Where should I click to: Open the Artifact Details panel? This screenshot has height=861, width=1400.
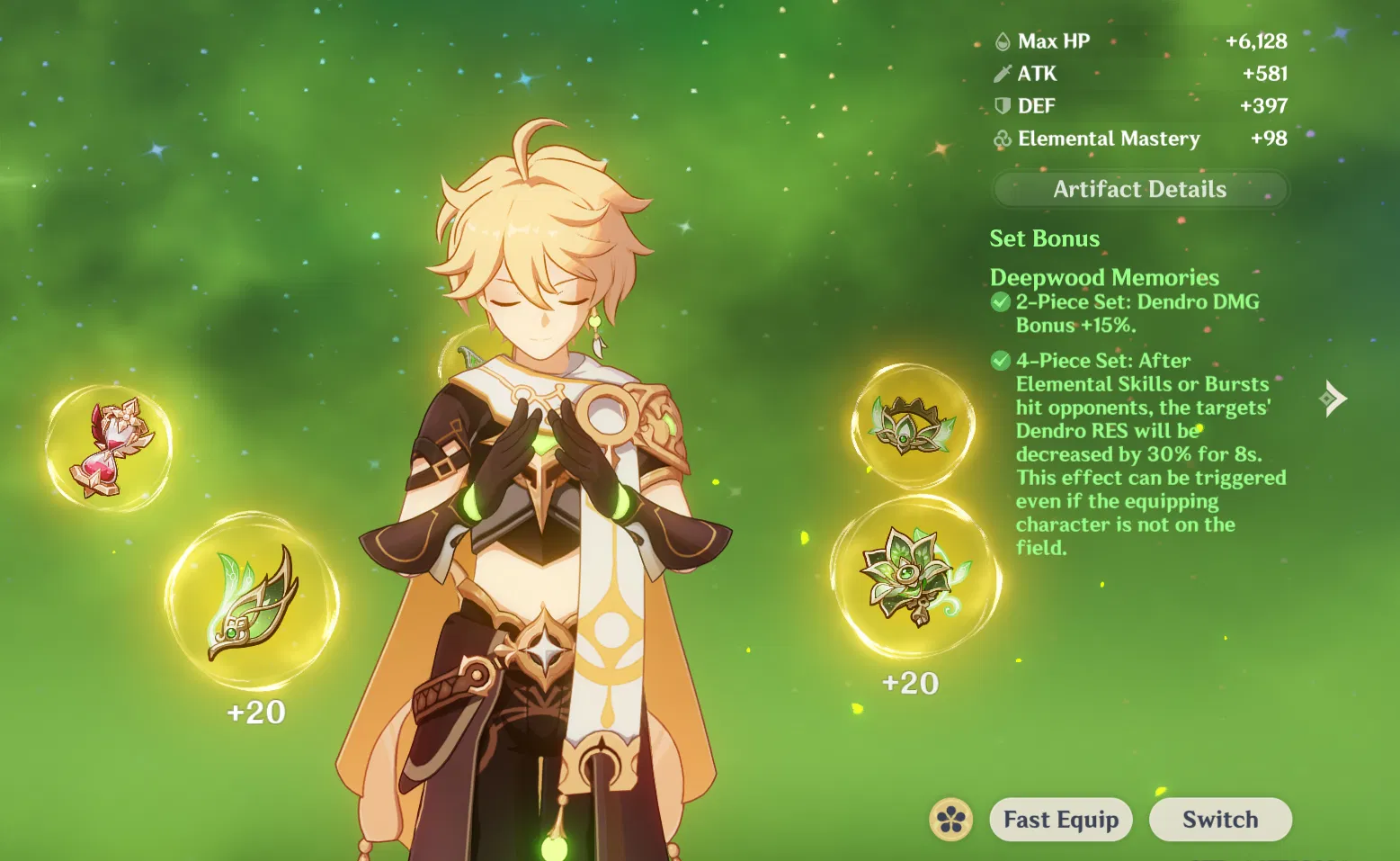1139,189
